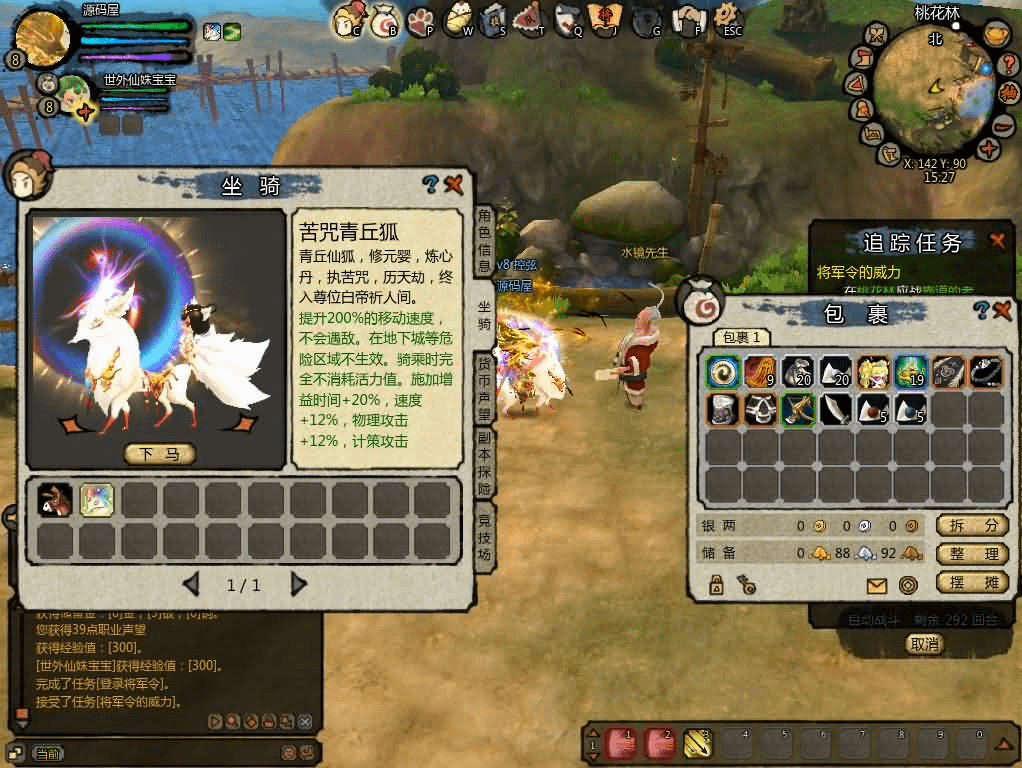Open the mail envelope icon in bag
This screenshot has height=768, width=1022.
click(877, 586)
